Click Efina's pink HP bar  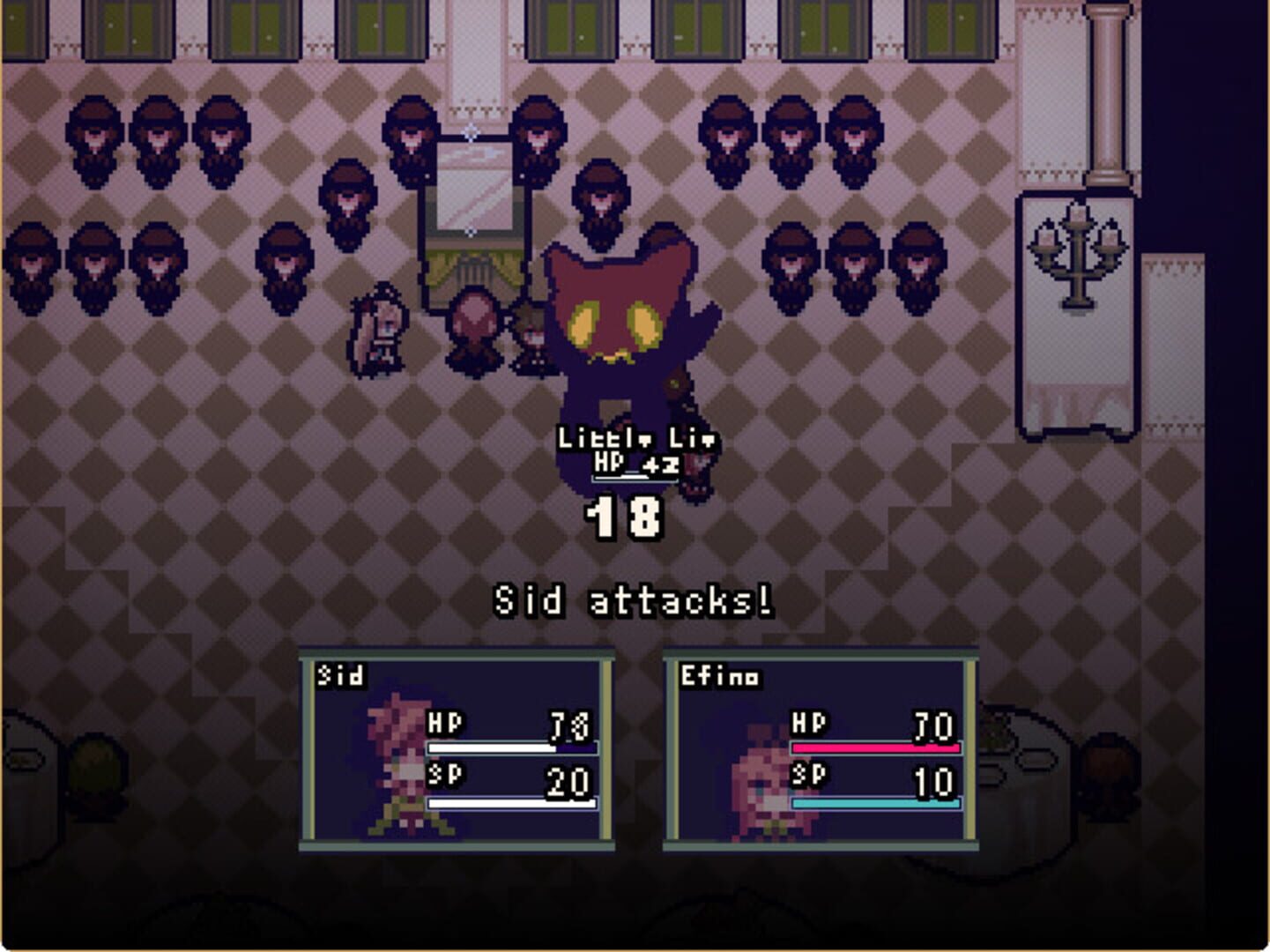877,747
